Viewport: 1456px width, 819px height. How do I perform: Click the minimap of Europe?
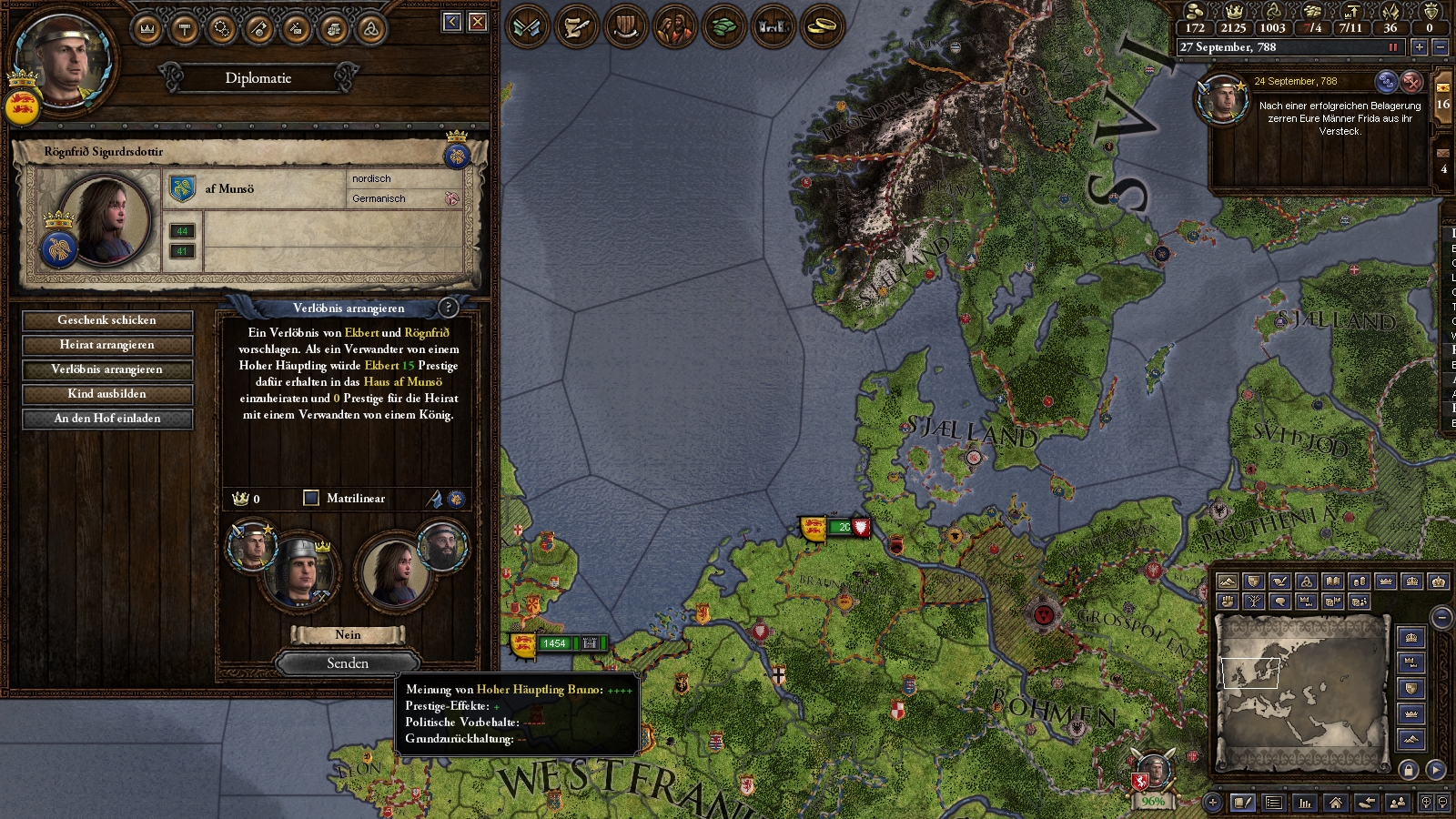(x=1301, y=692)
